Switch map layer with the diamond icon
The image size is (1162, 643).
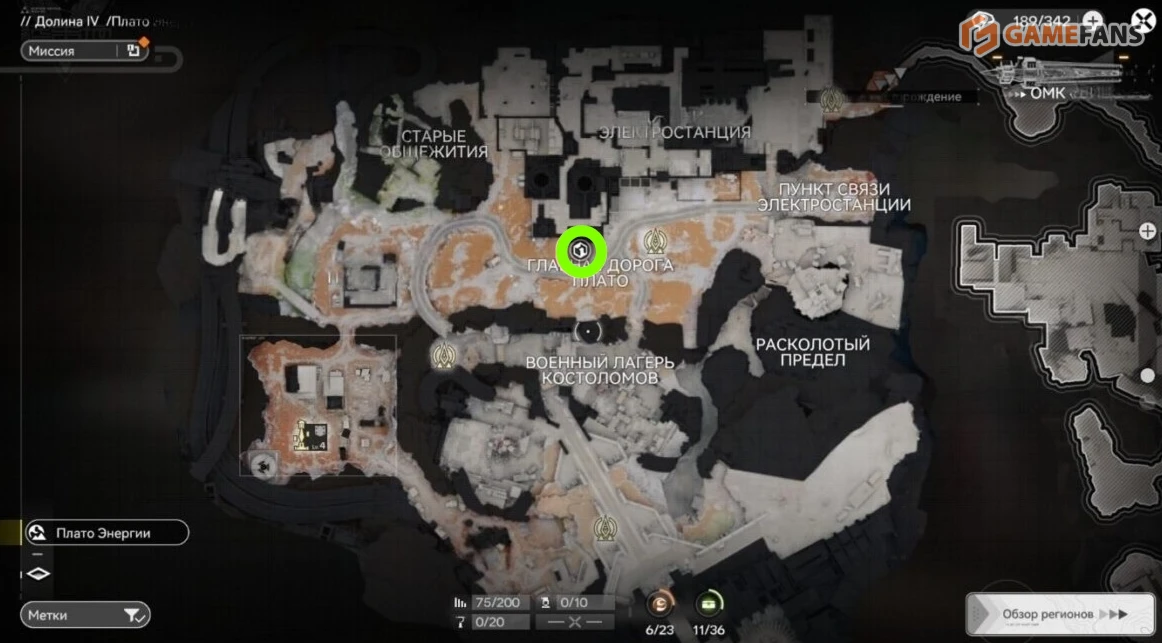coord(38,574)
